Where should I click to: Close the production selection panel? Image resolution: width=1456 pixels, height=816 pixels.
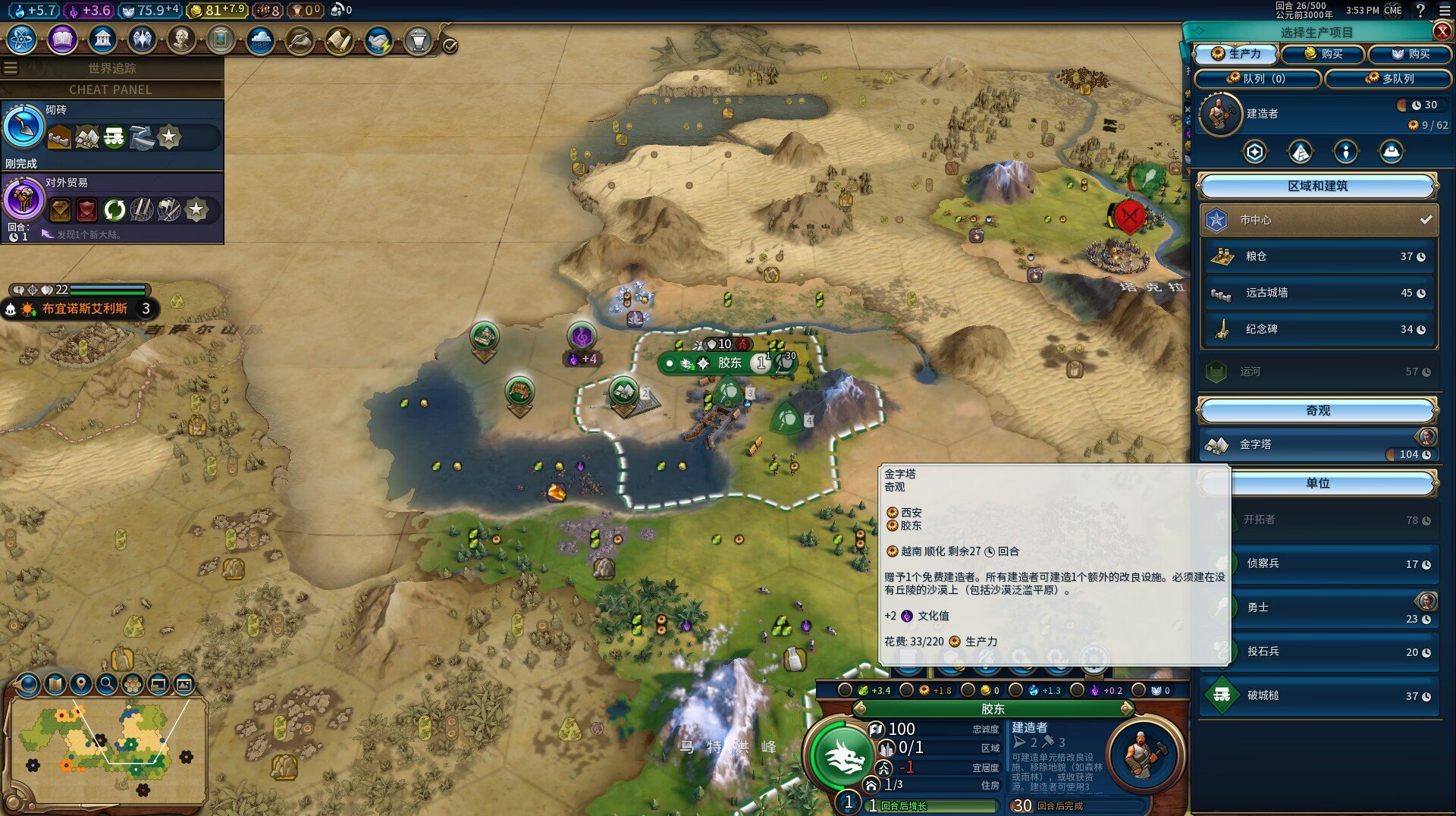coord(1442,31)
